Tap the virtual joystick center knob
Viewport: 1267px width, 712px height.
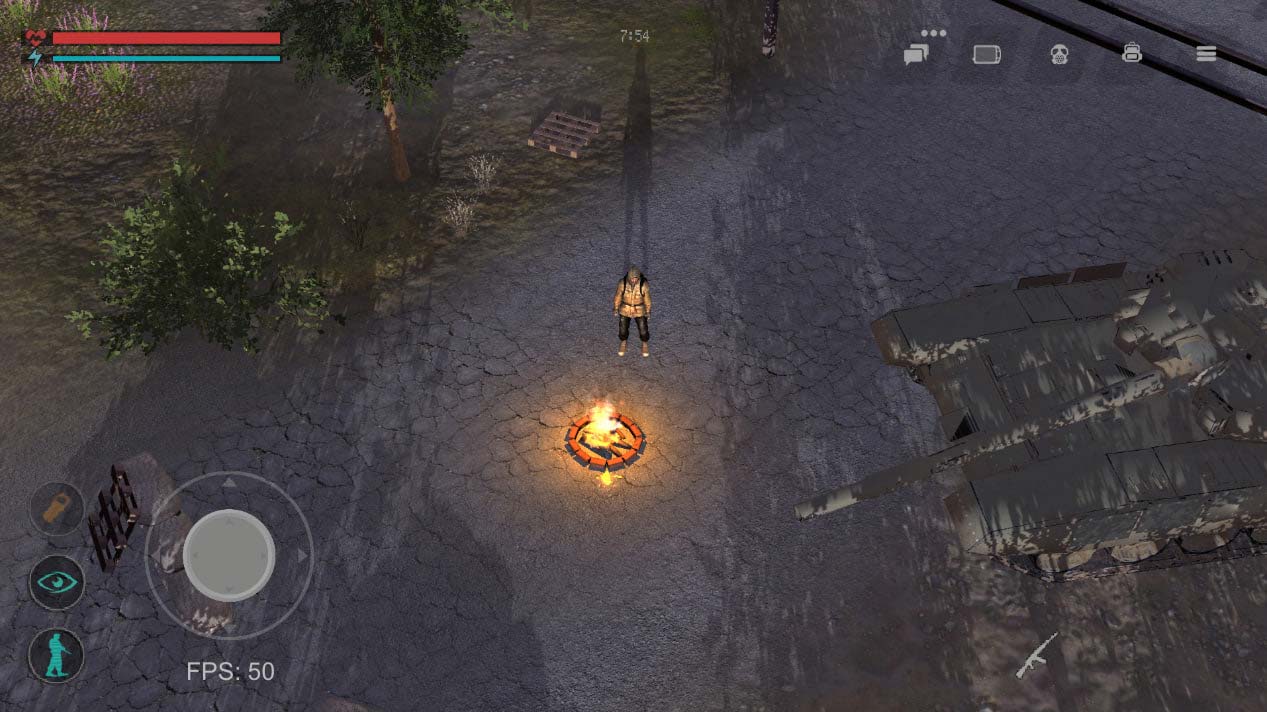(229, 554)
